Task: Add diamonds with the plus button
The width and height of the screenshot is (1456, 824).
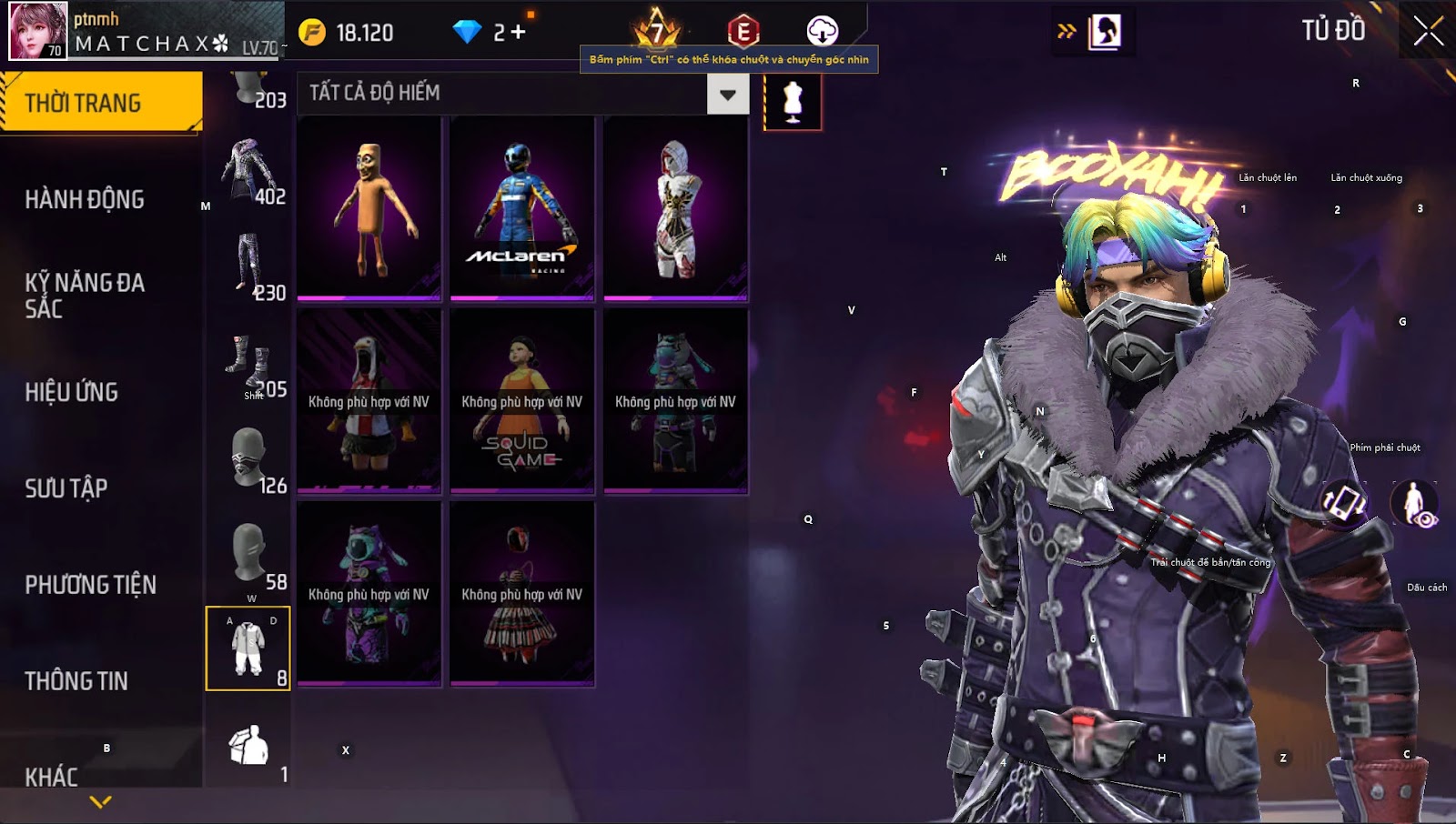Action: tap(518, 33)
